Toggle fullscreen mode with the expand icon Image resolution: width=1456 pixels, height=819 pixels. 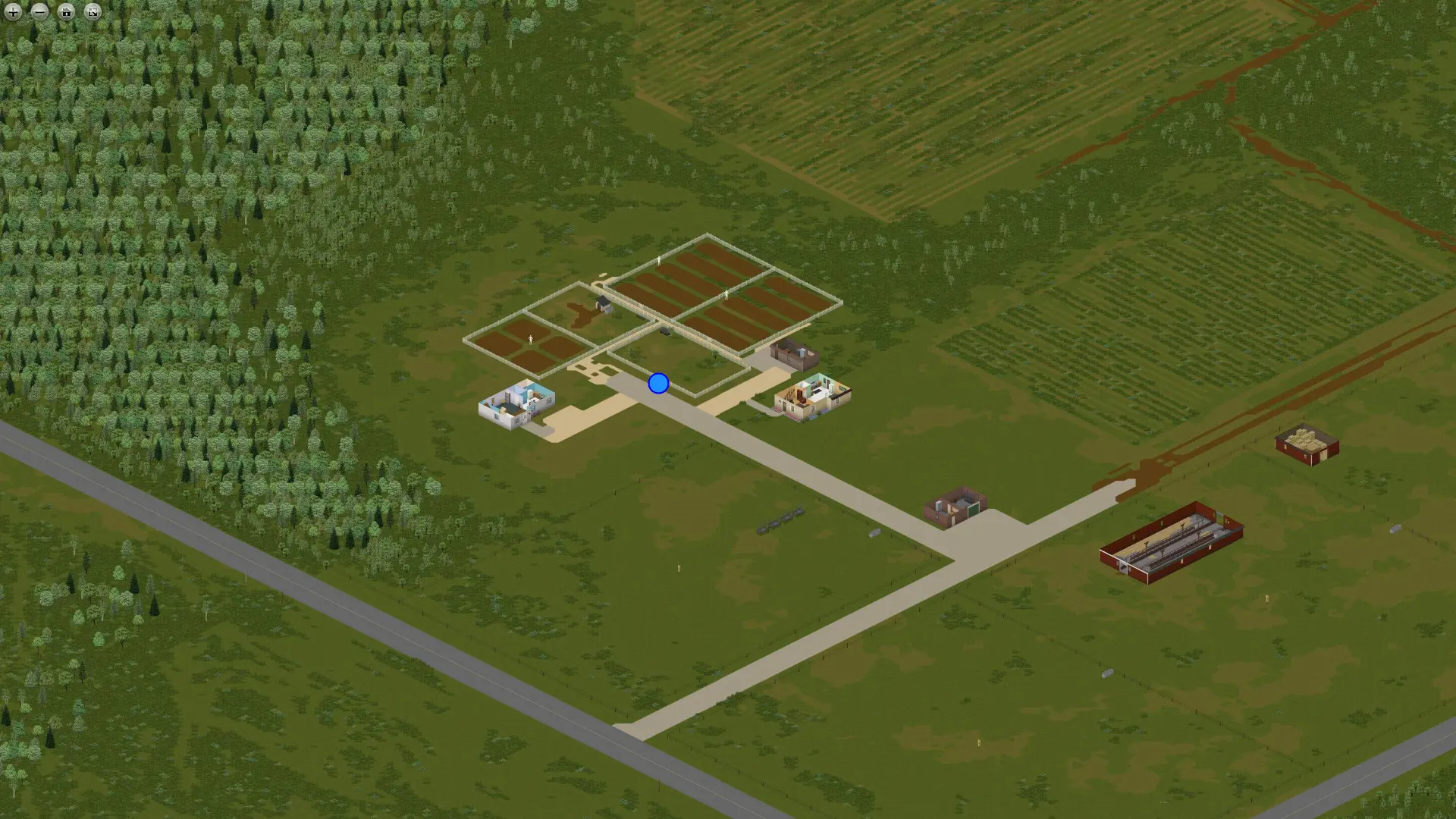click(91, 12)
